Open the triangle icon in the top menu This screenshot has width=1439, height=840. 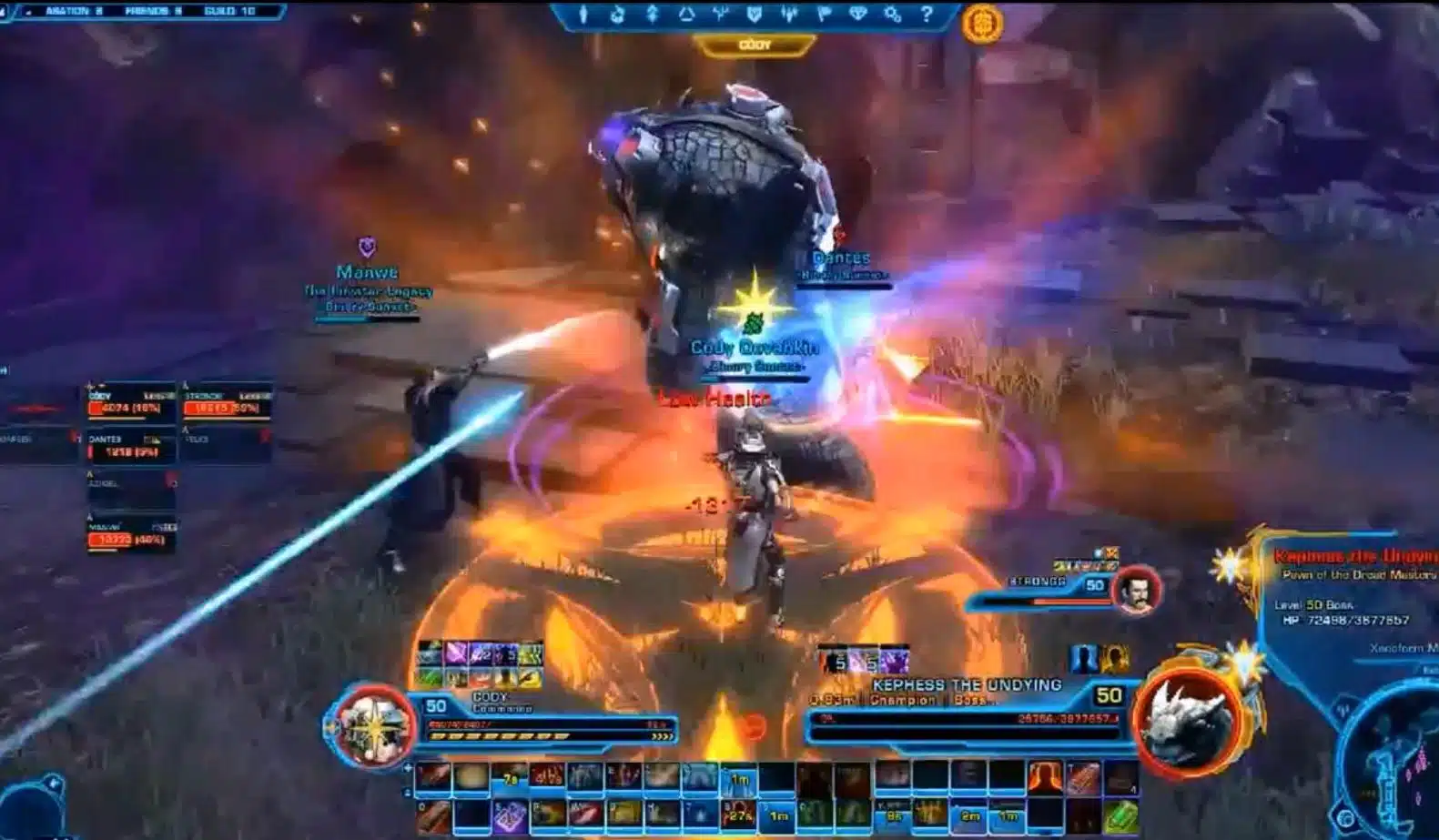686,15
